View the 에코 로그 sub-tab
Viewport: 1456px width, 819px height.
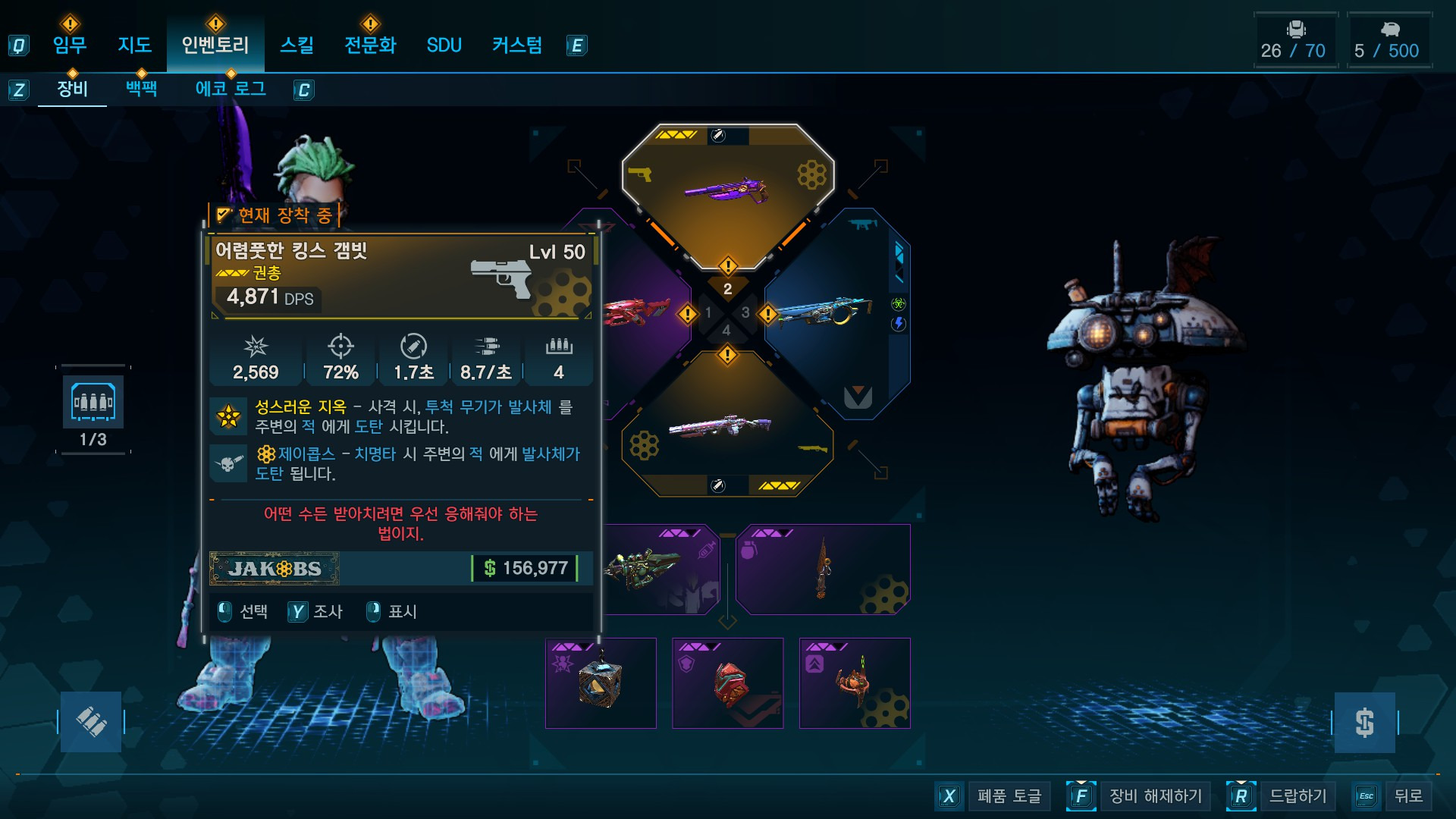(231, 89)
